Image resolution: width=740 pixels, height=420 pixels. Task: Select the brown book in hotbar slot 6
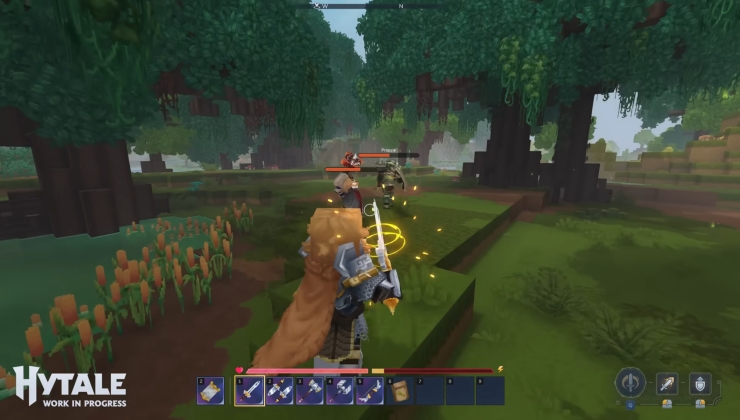coord(400,391)
